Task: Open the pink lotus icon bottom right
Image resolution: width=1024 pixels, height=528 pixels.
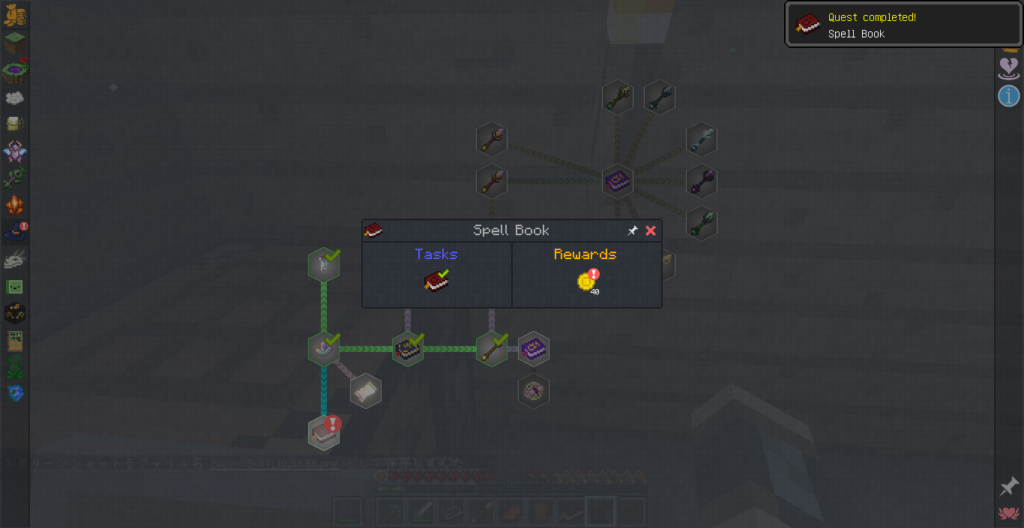Action: pyautogui.click(x=1009, y=513)
